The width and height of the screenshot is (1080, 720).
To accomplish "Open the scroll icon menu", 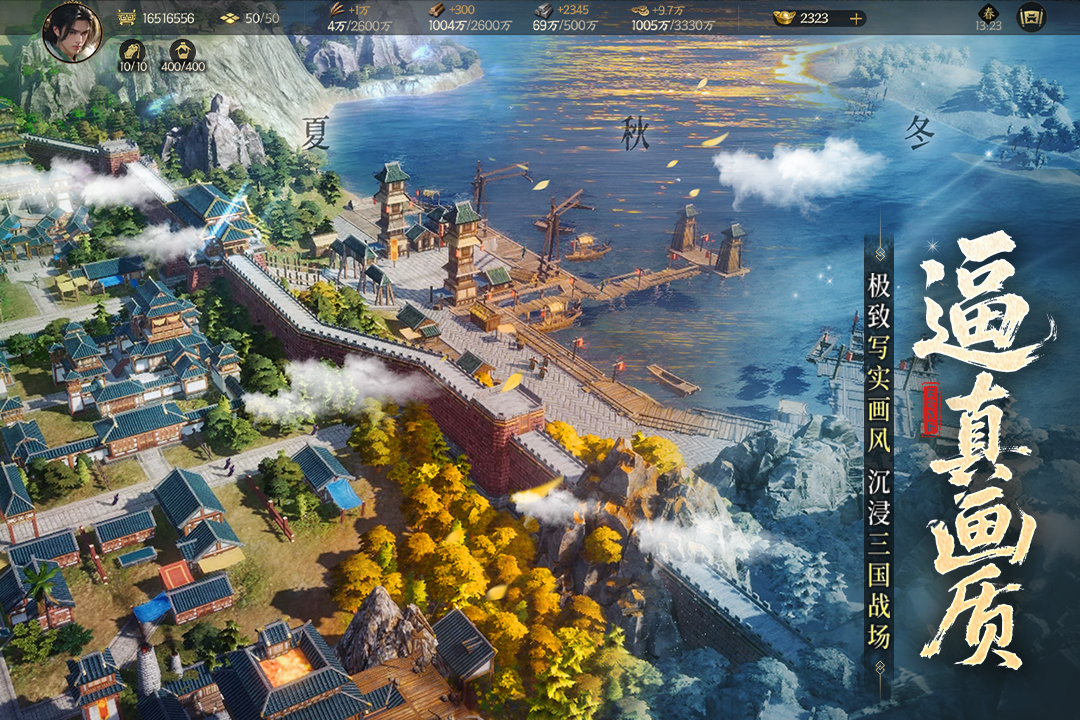I will [x=1030, y=17].
